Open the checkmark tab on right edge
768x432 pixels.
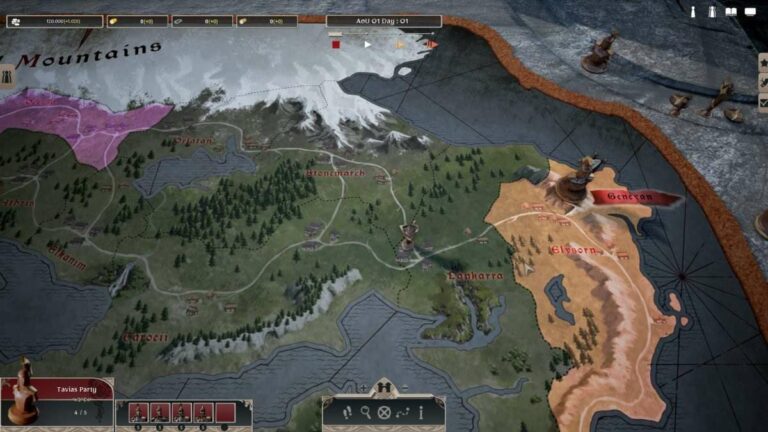(763, 102)
